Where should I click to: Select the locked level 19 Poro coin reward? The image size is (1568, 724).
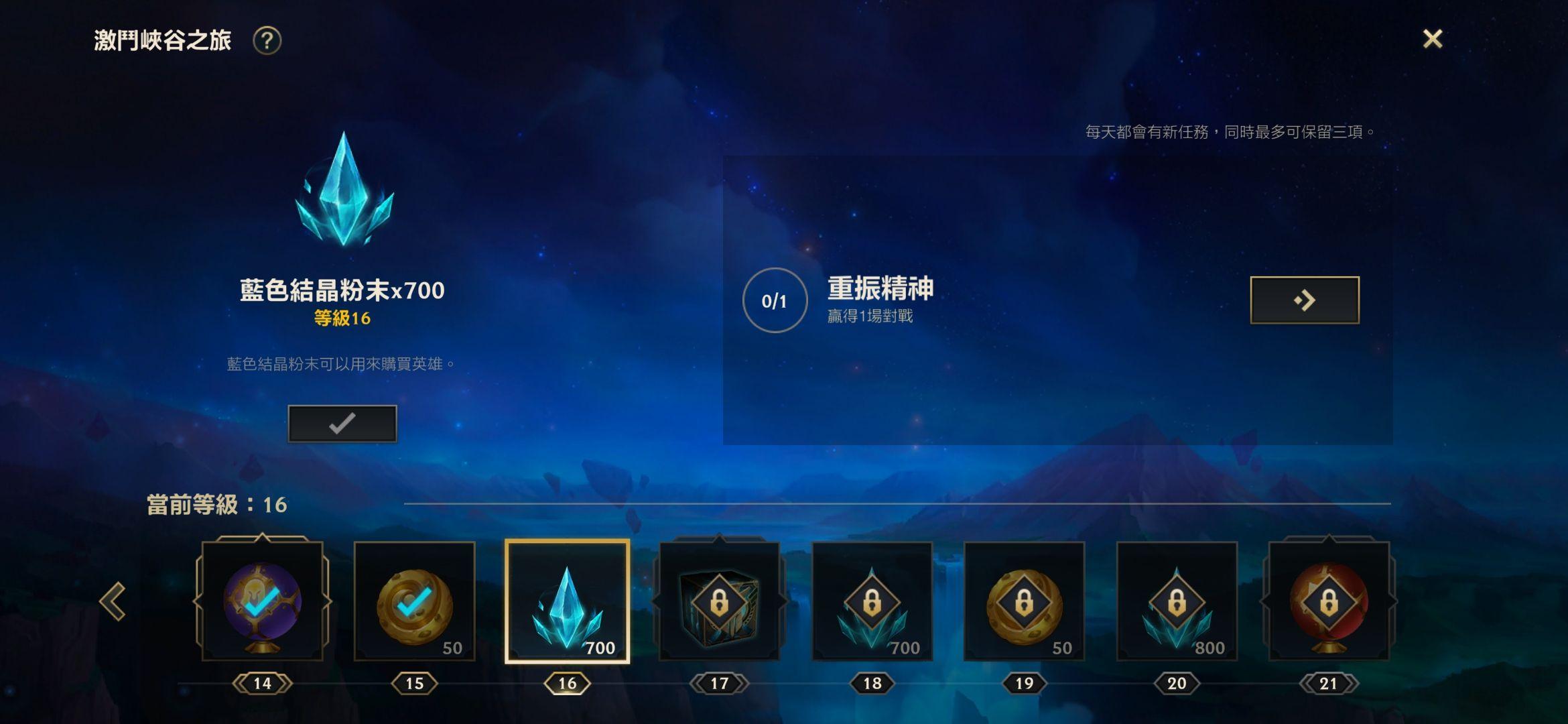pos(1025,601)
